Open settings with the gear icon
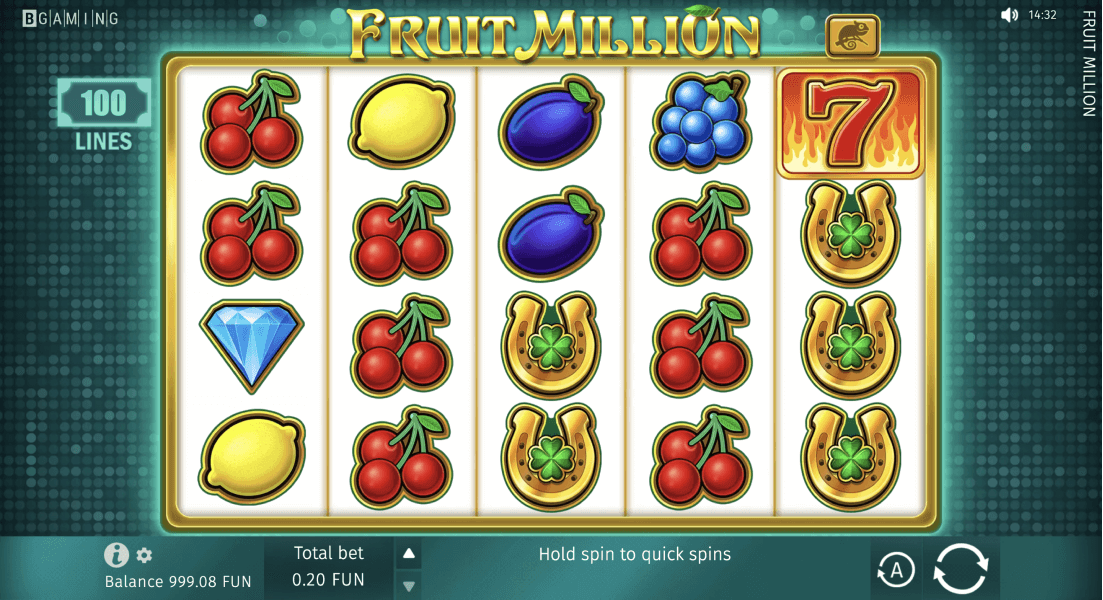This screenshot has width=1103, height=600. click(x=144, y=556)
